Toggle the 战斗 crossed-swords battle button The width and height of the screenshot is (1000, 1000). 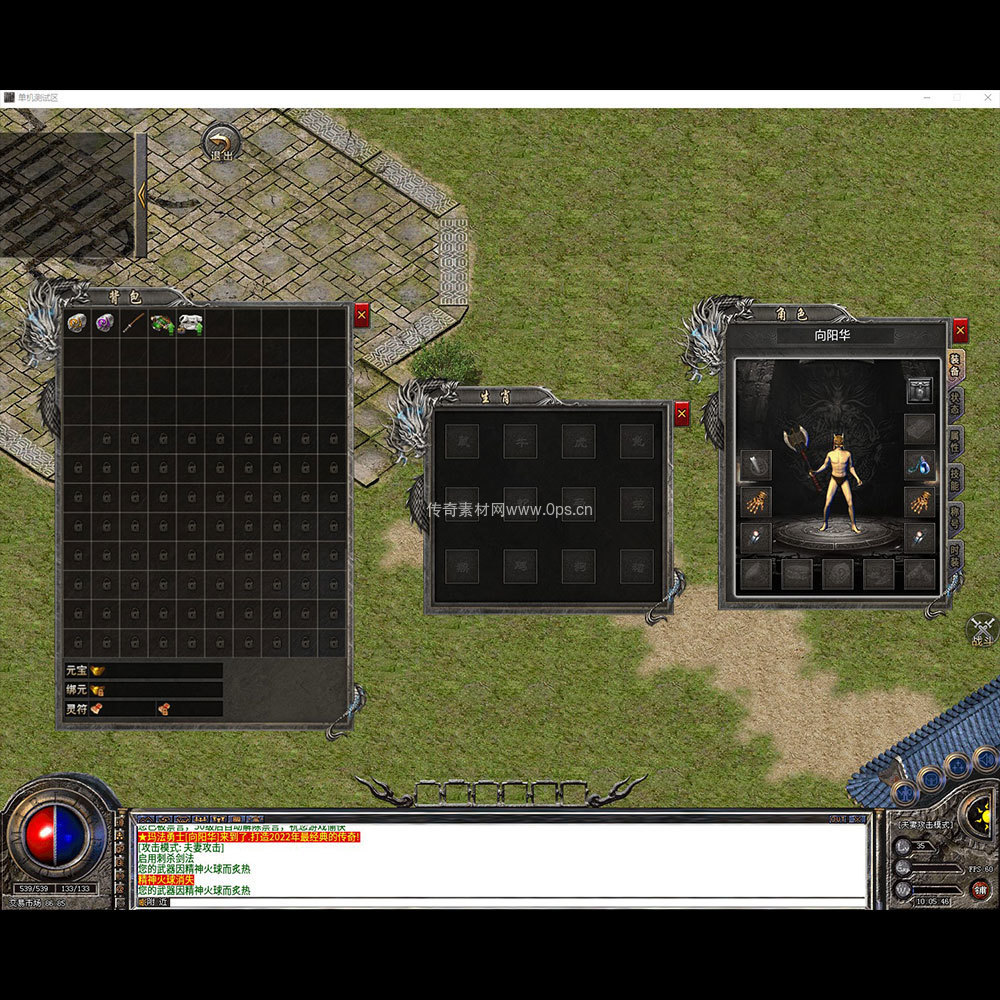click(x=982, y=629)
